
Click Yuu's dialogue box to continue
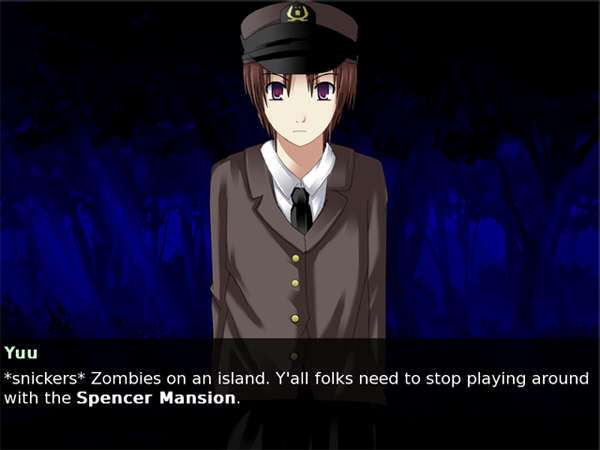pos(300,392)
